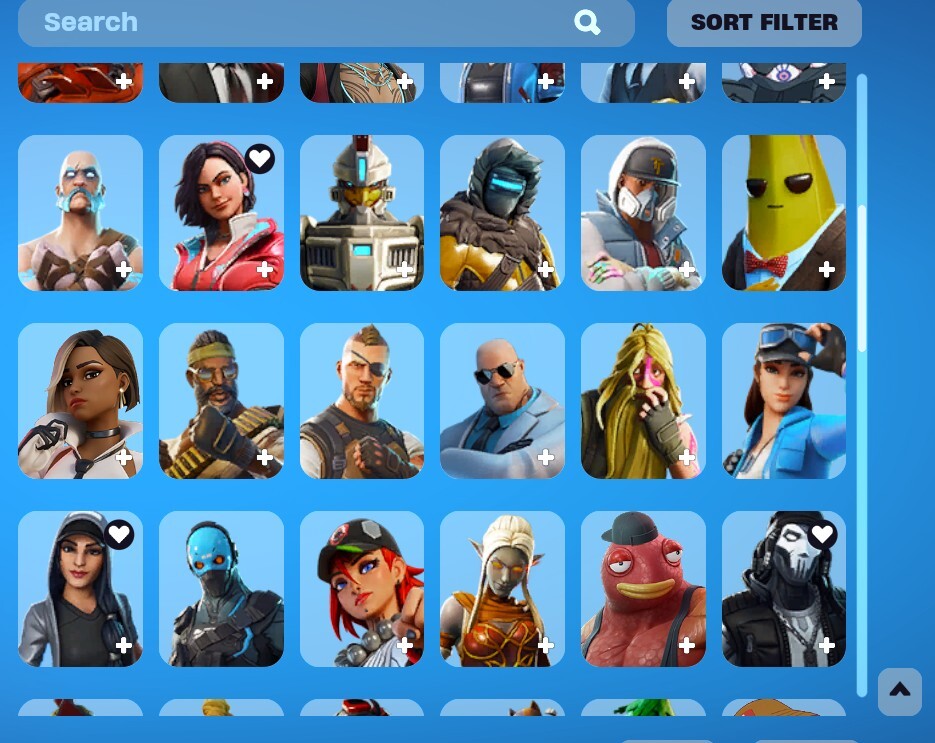
Task: Choose the bald man with white mustache skin
Action: tap(80, 212)
